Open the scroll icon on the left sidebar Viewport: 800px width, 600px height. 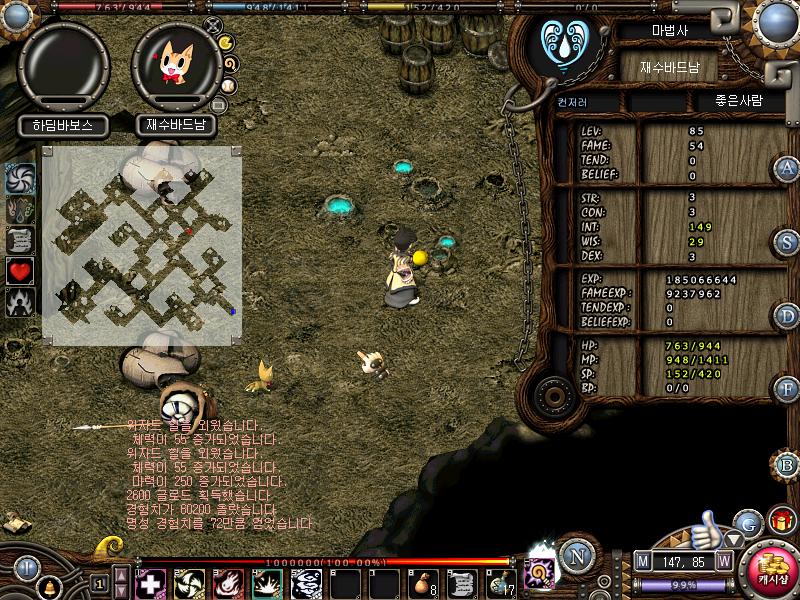20,240
